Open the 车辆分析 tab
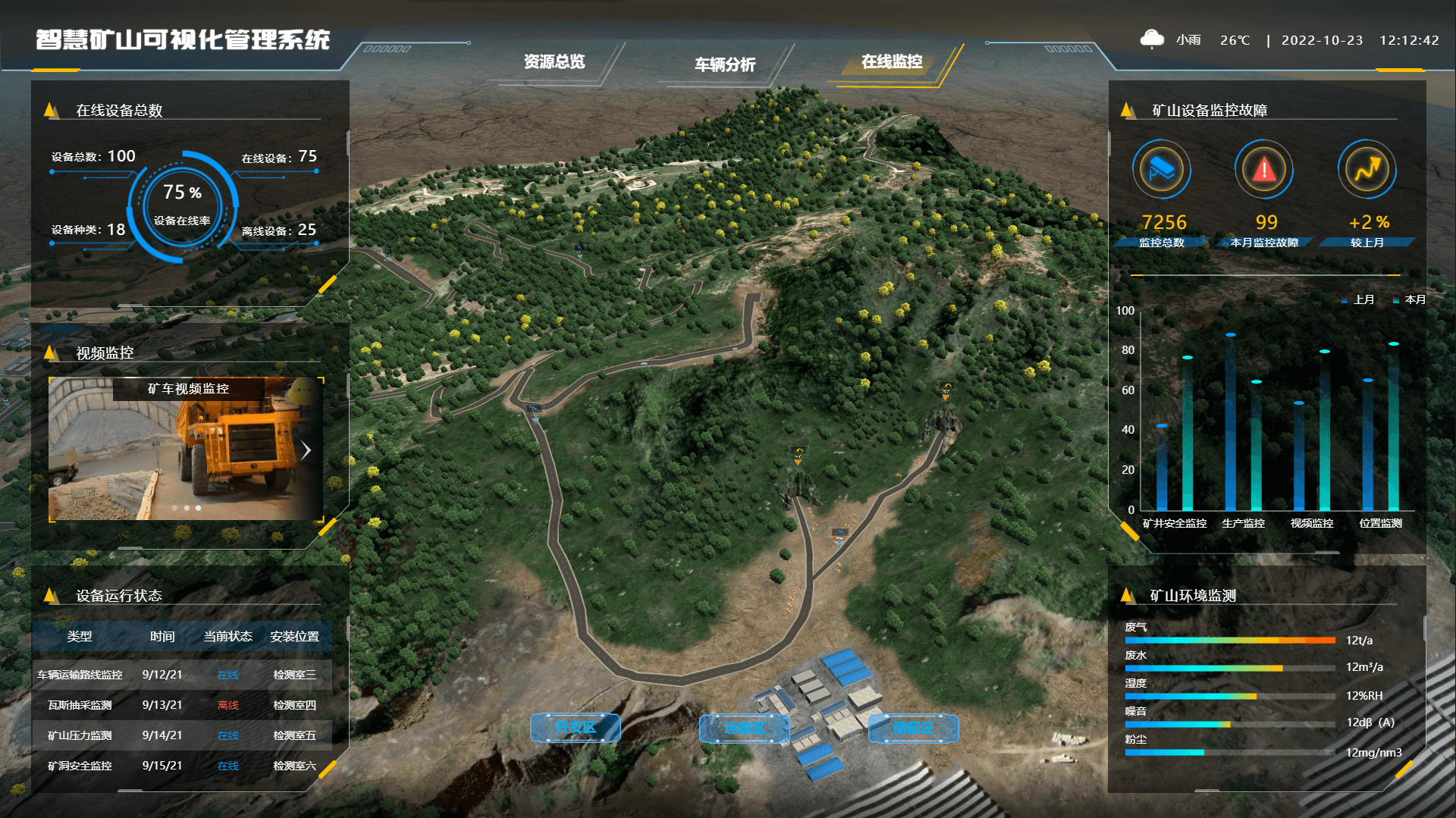 [x=725, y=64]
